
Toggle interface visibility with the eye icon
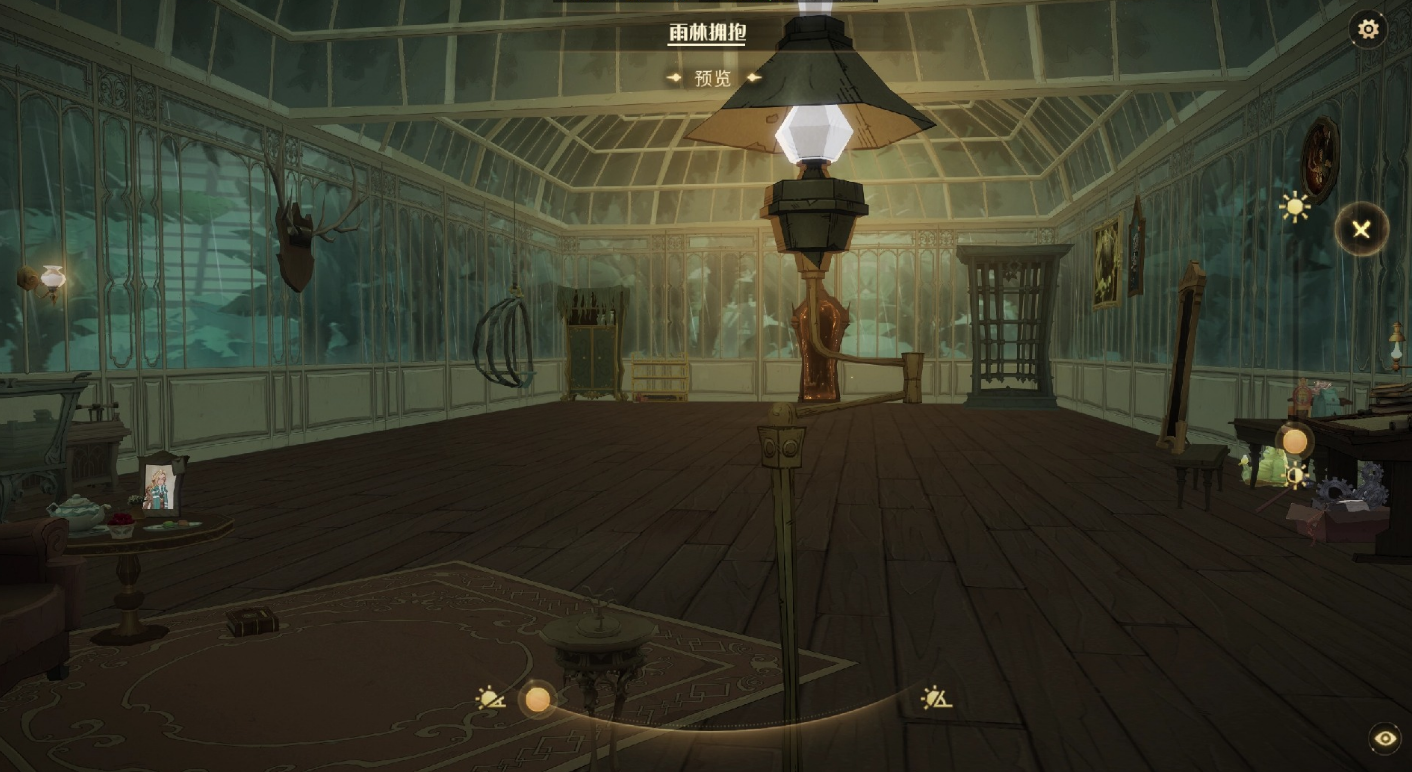(x=1385, y=738)
